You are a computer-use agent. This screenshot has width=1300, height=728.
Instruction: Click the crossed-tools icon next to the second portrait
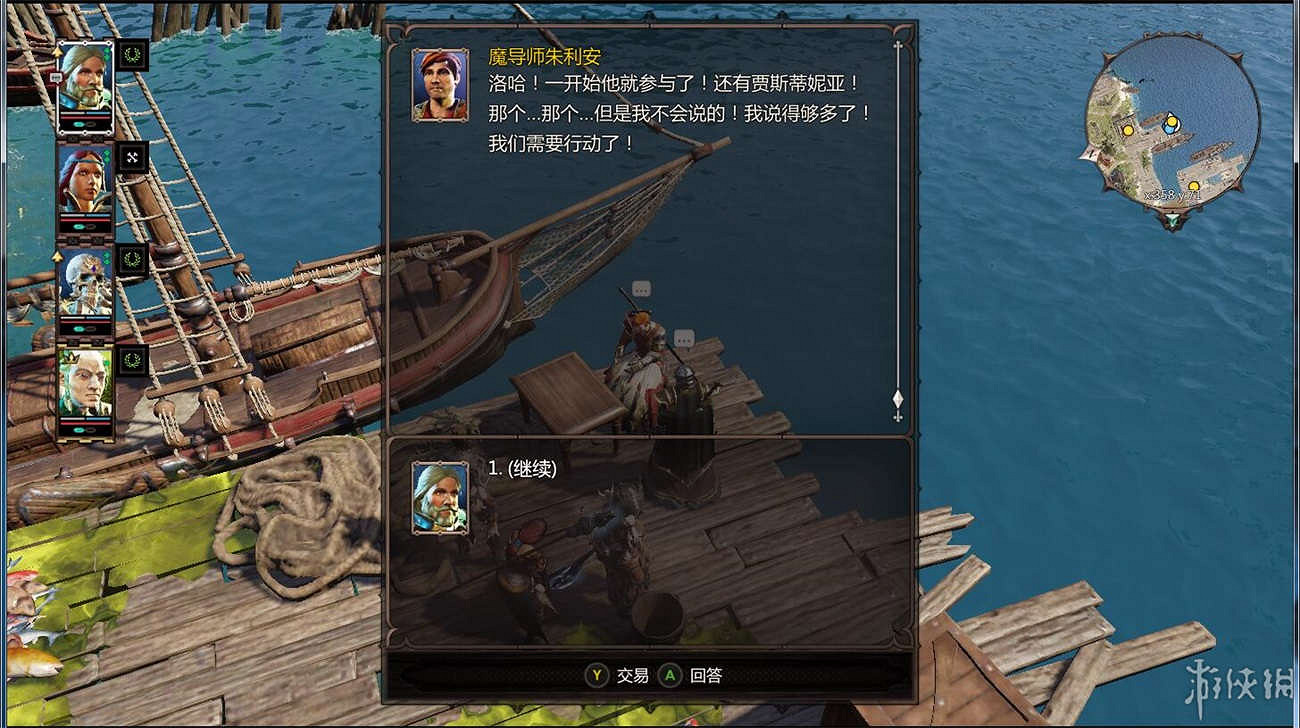pos(135,159)
